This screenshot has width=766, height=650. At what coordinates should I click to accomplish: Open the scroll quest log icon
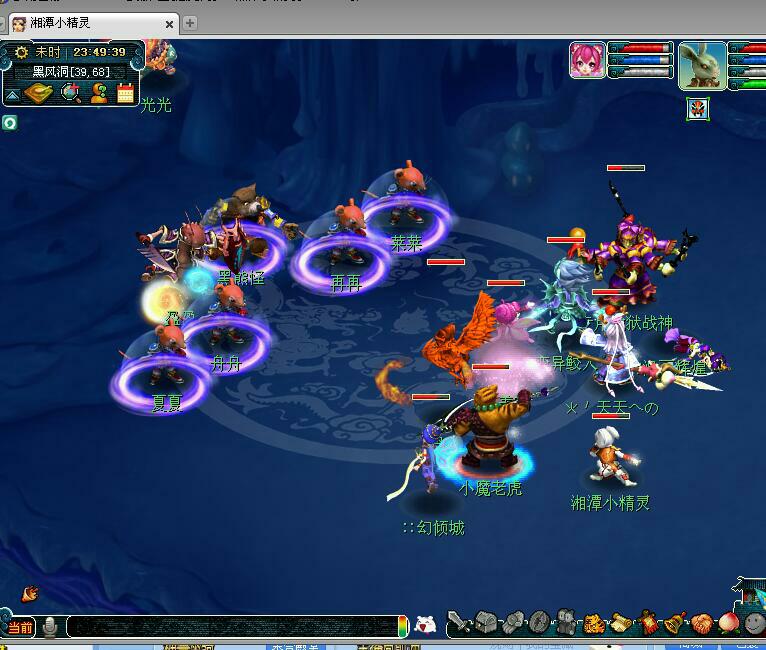coord(621,624)
